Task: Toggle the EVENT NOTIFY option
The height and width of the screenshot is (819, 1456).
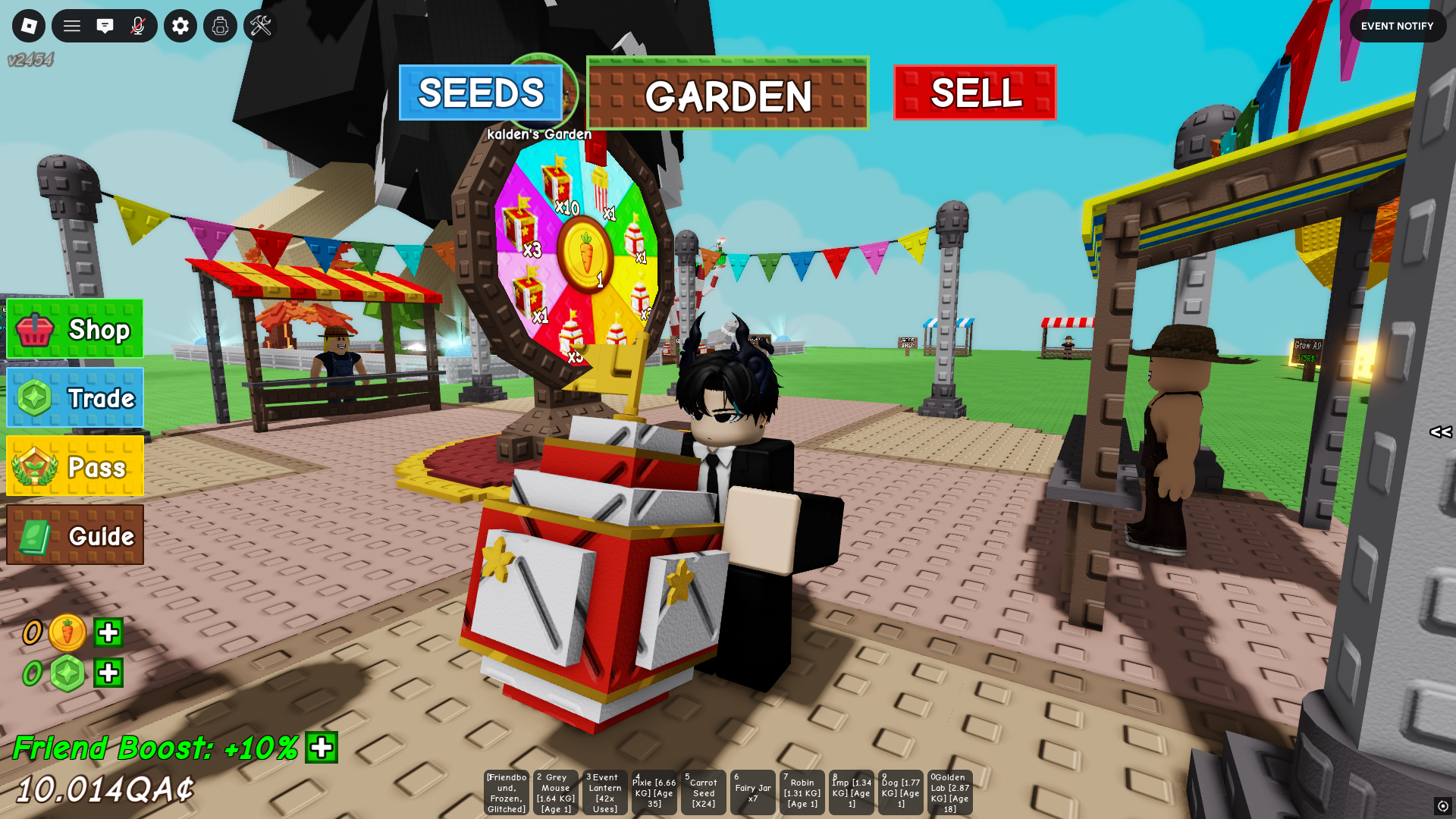Action: 1398,26
